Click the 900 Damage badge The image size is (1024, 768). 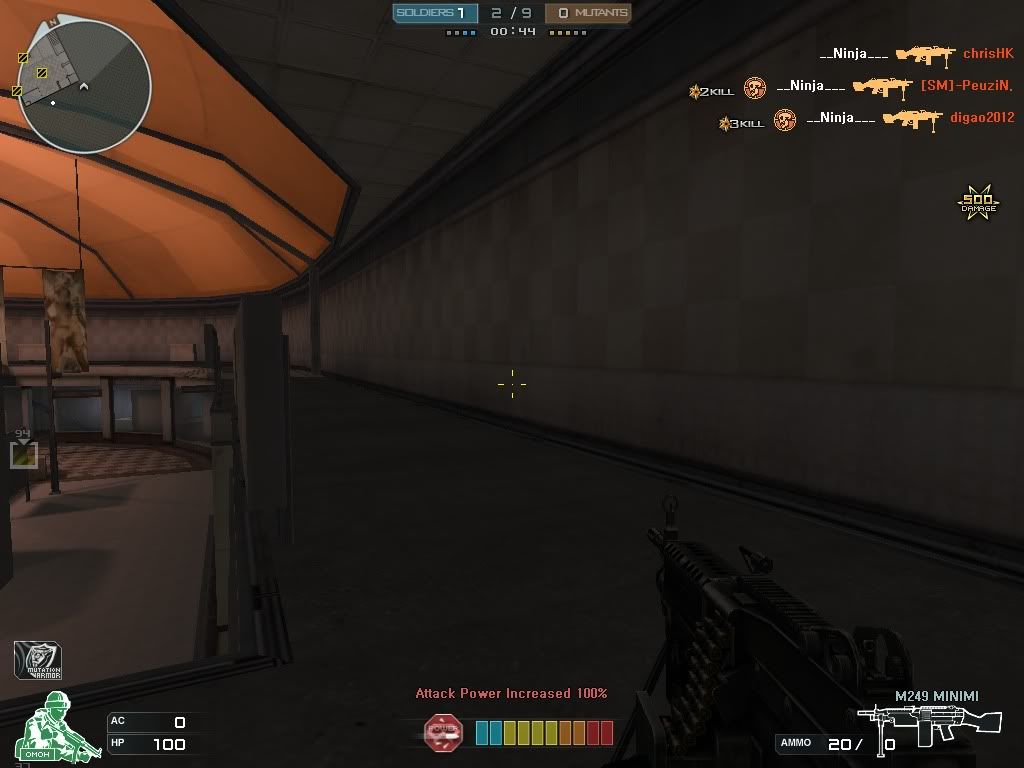[978, 203]
